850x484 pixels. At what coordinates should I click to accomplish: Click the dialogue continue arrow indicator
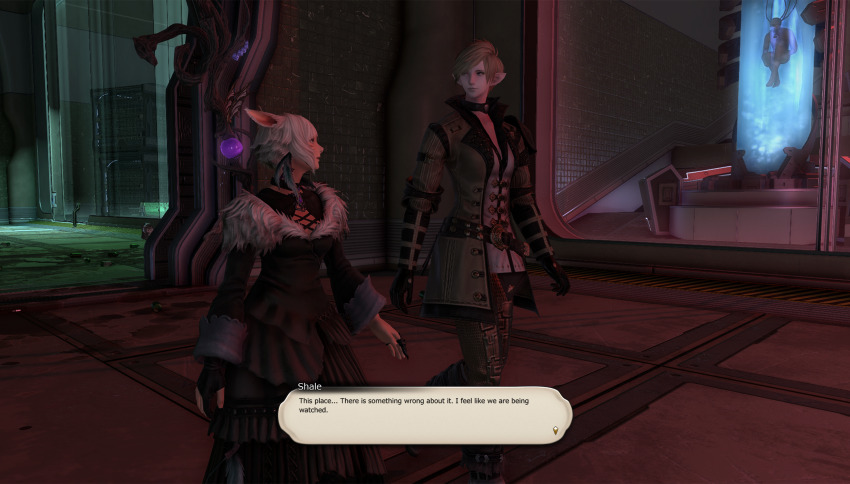coord(555,430)
